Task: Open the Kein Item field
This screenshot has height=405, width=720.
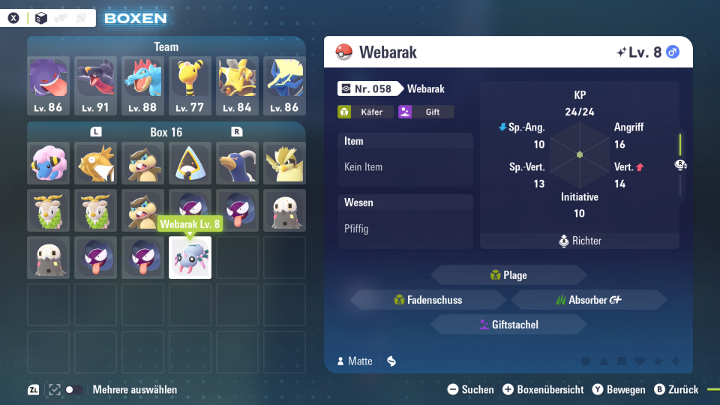Action: pyautogui.click(x=404, y=167)
